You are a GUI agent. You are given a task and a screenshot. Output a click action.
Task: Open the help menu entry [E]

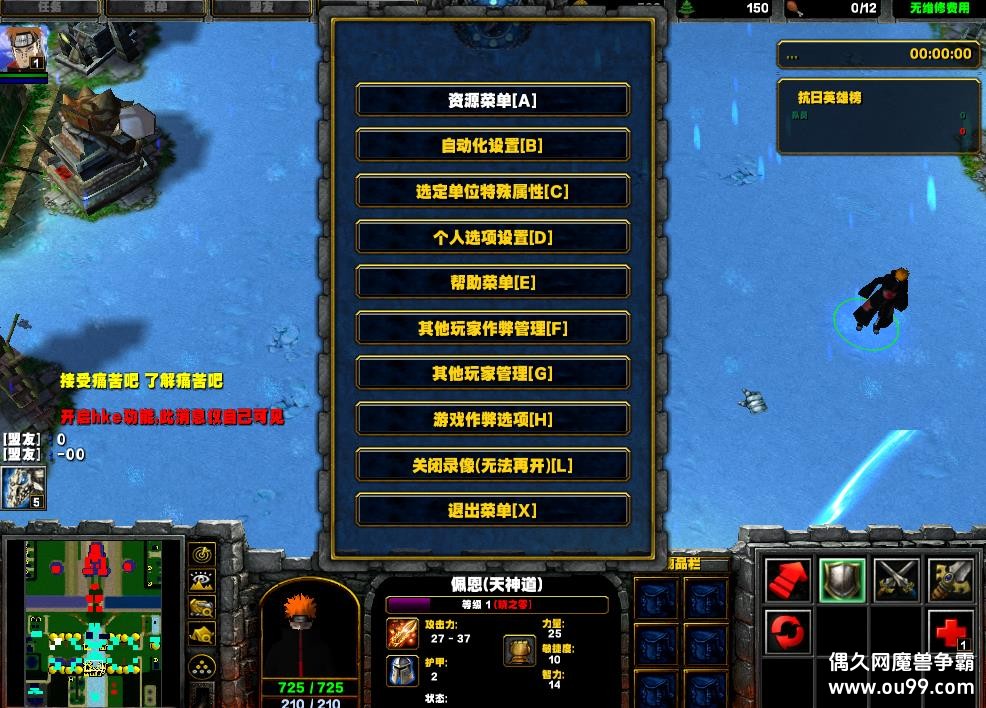[x=492, y=283]
